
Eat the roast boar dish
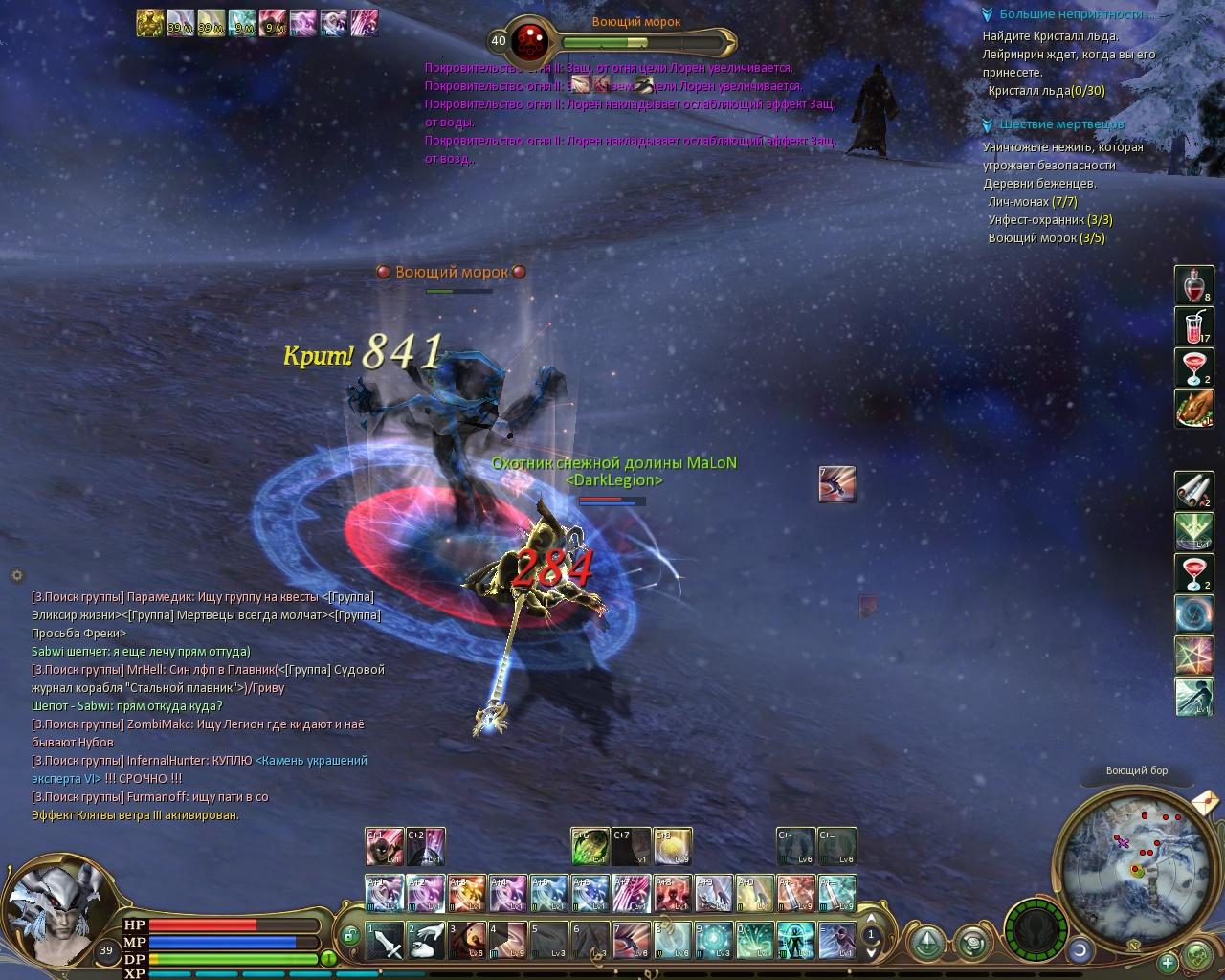coord(1193,409)
